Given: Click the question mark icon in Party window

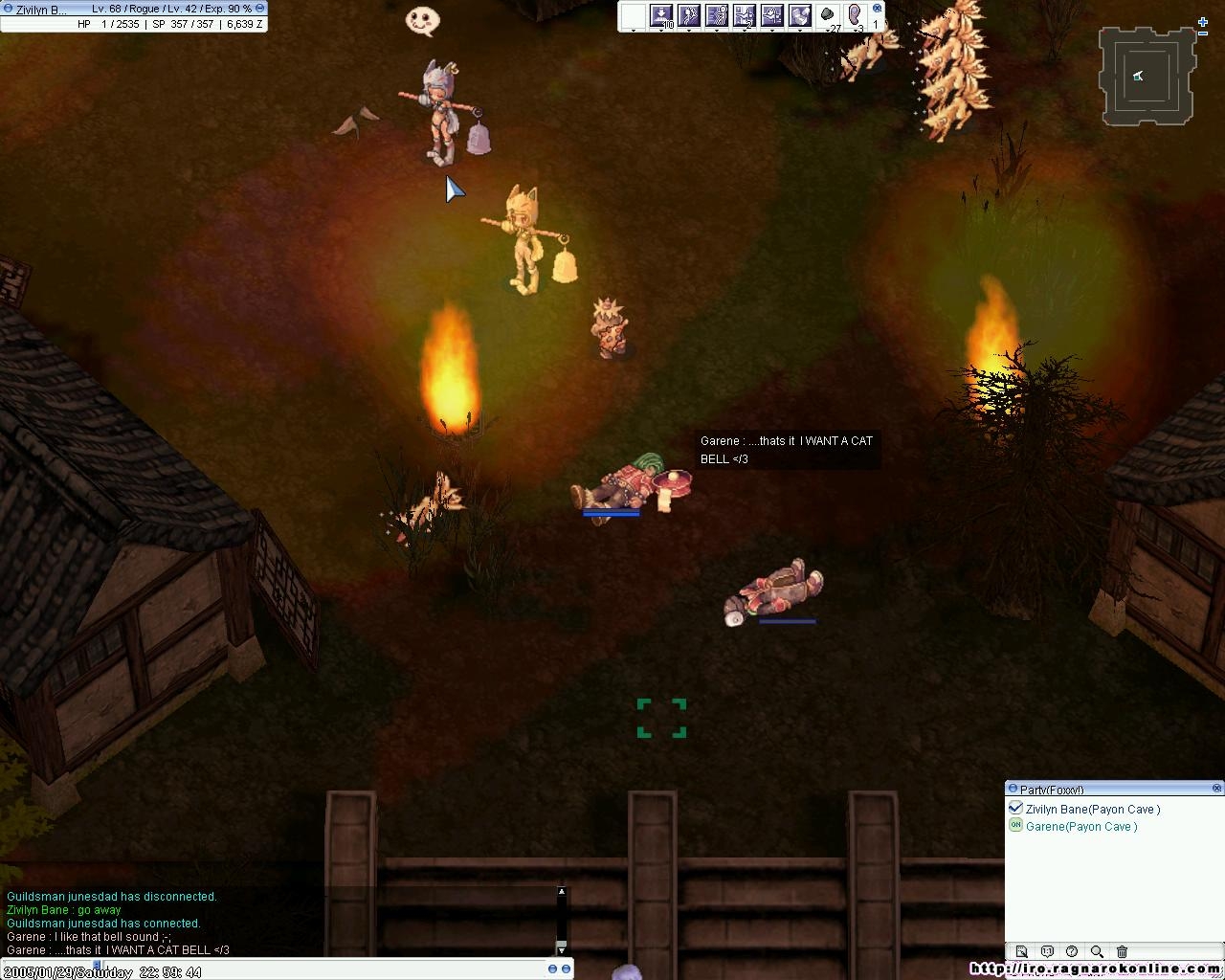Looking at the screenshot, I should [x=1072, y=951].
